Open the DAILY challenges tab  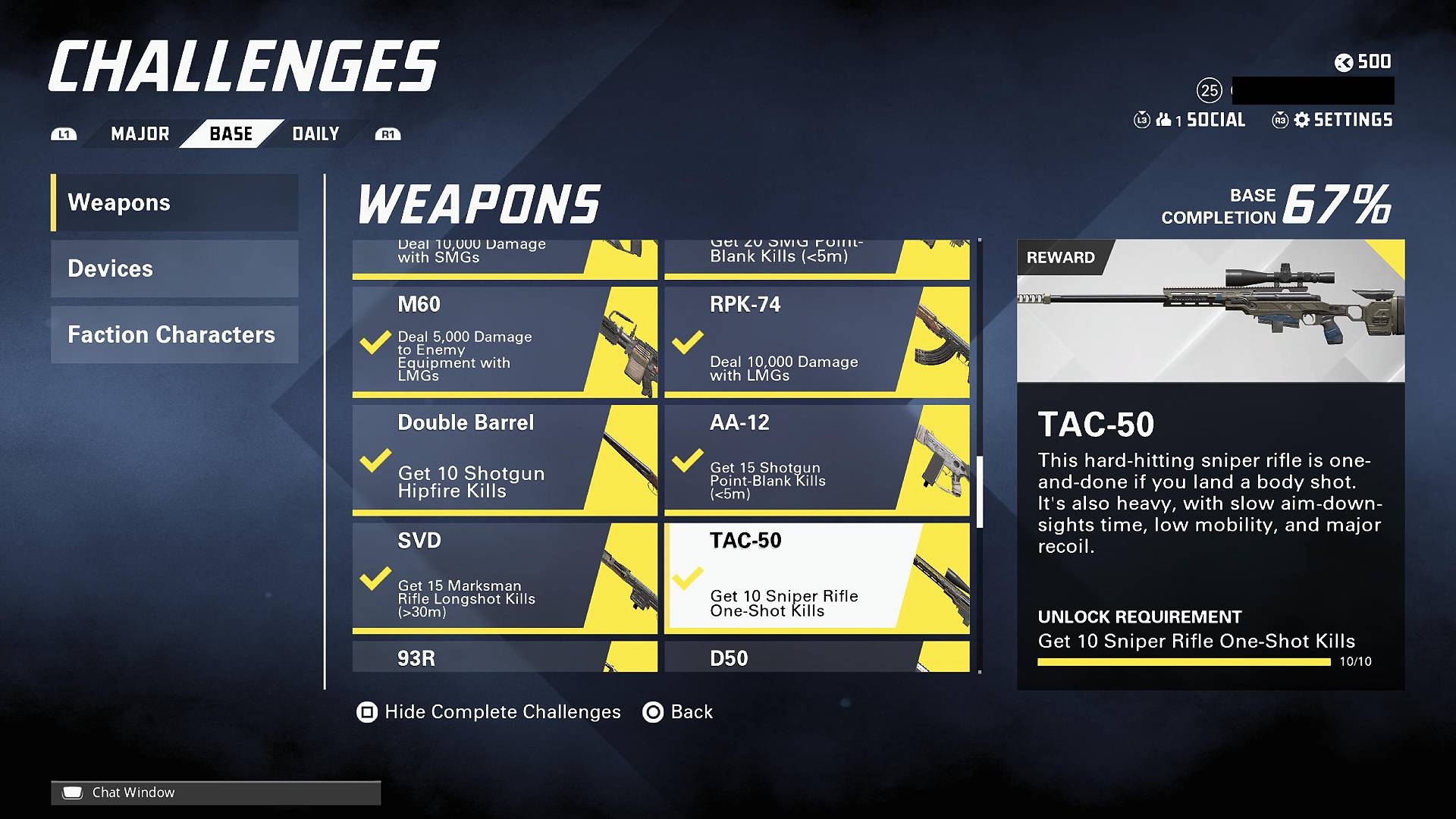tap(315, 133)
